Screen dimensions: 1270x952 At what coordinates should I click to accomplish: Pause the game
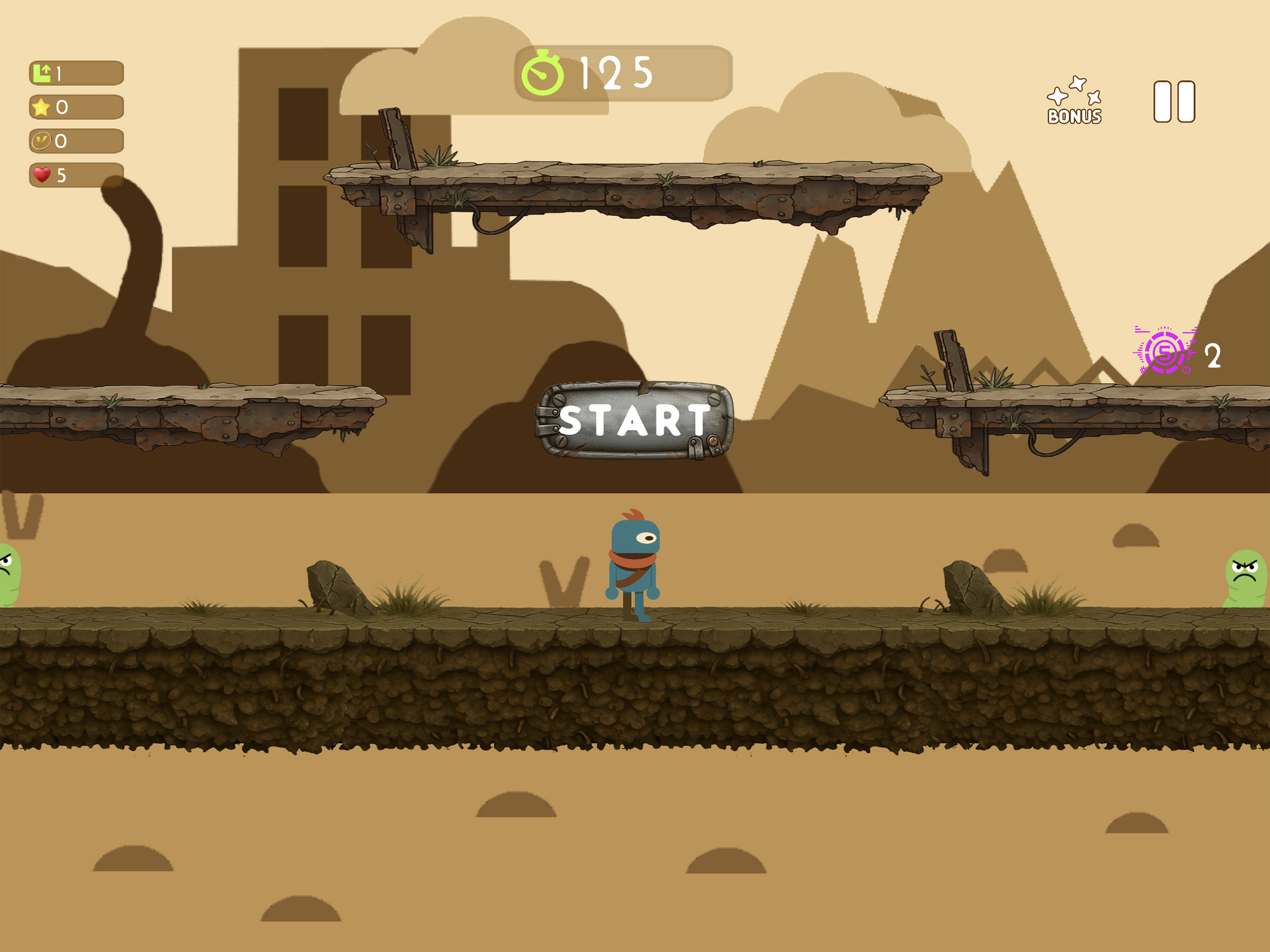click(1174, 101)
